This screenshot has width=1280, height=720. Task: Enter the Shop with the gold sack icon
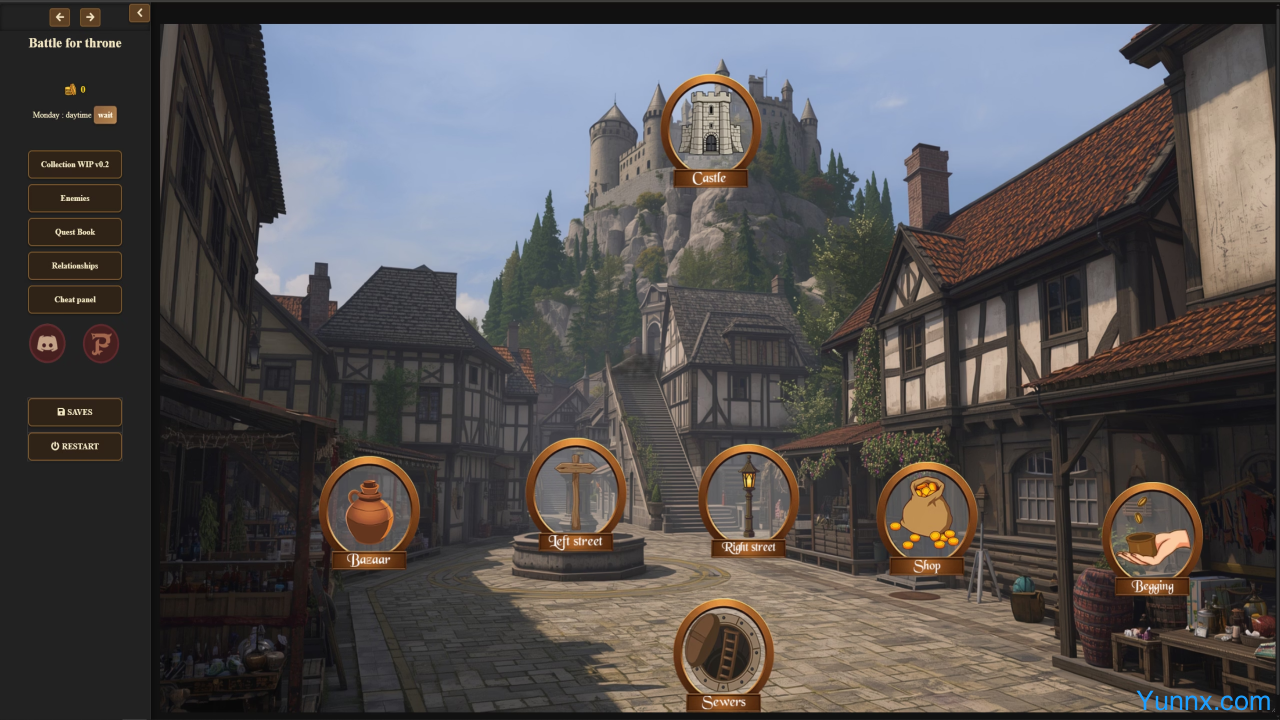[x=927, y=514]
